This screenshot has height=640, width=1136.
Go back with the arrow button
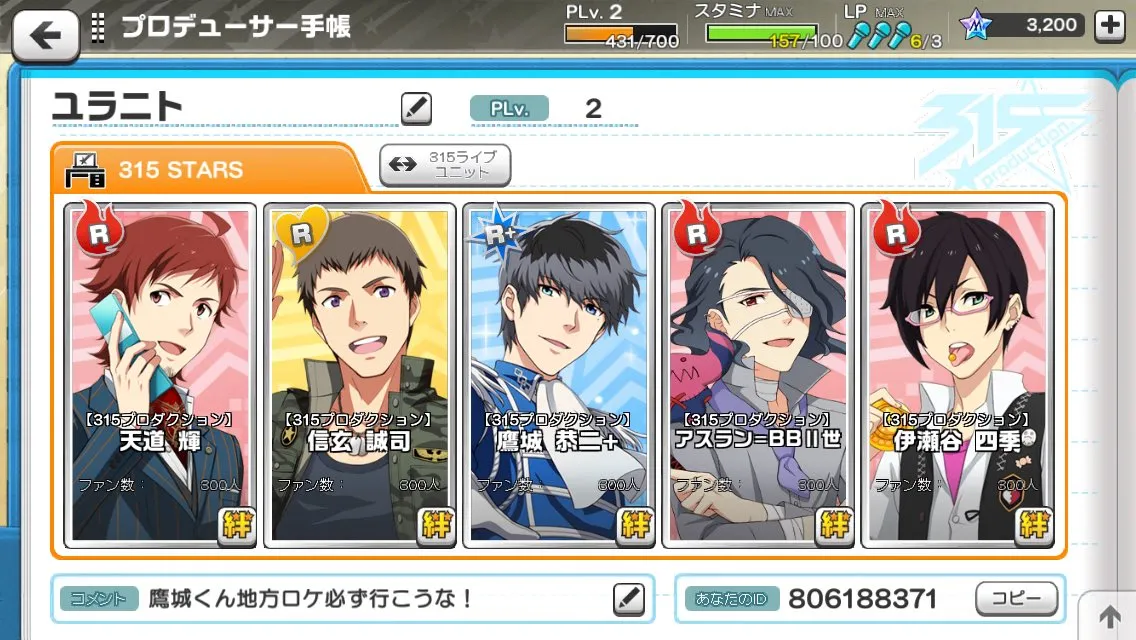click(x=44, y=35)
